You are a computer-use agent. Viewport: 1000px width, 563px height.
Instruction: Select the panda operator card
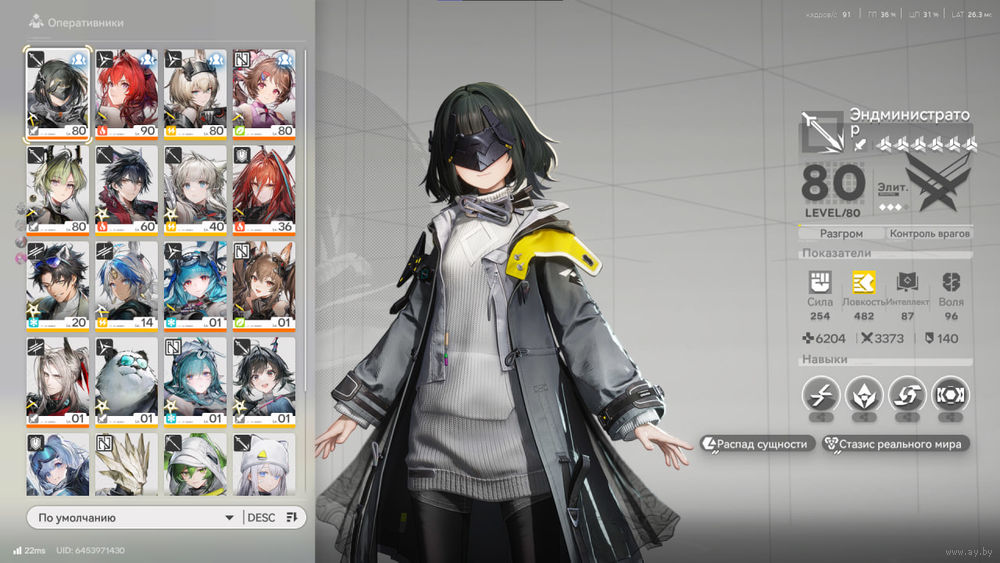[126, 381]
